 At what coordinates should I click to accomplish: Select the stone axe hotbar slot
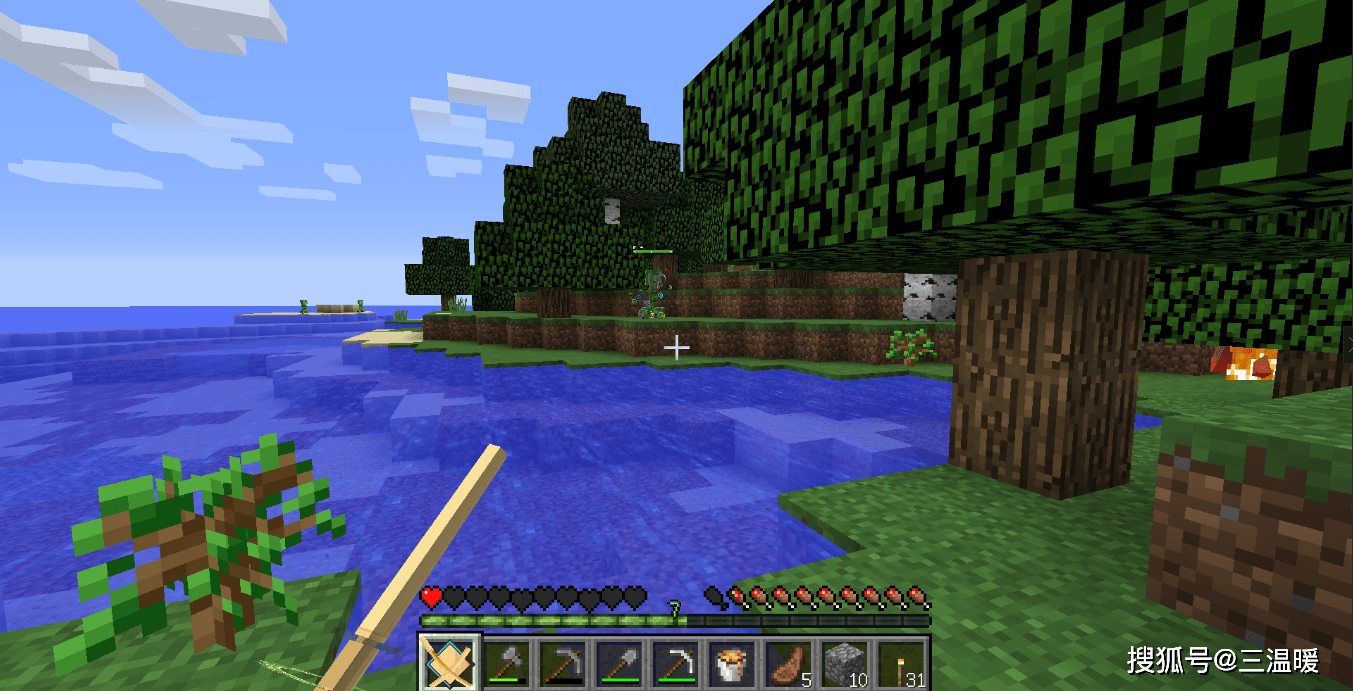pyautogui.click(x=506, y=662)
